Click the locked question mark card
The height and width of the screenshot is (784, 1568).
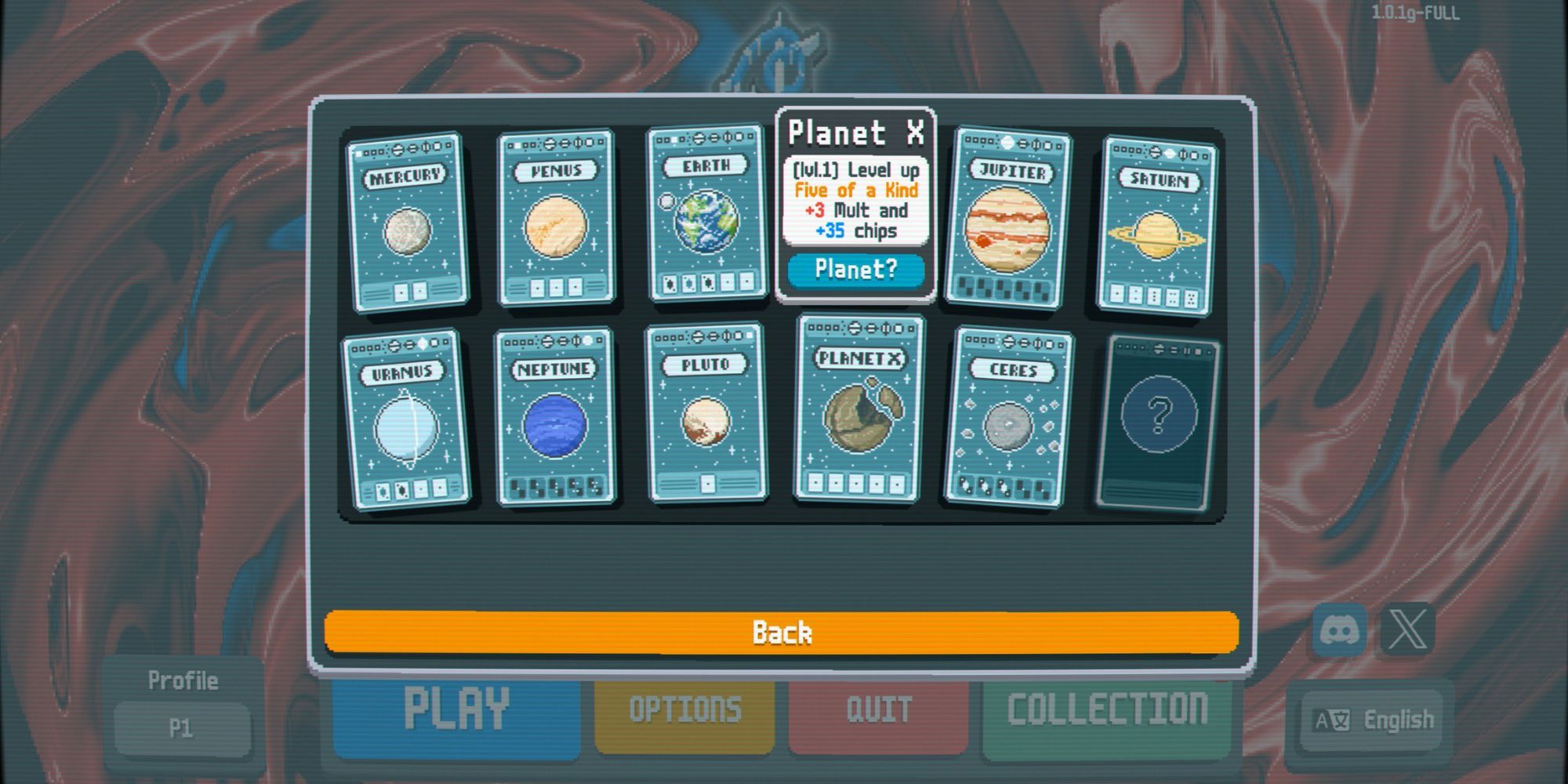tap(1159, 422)
